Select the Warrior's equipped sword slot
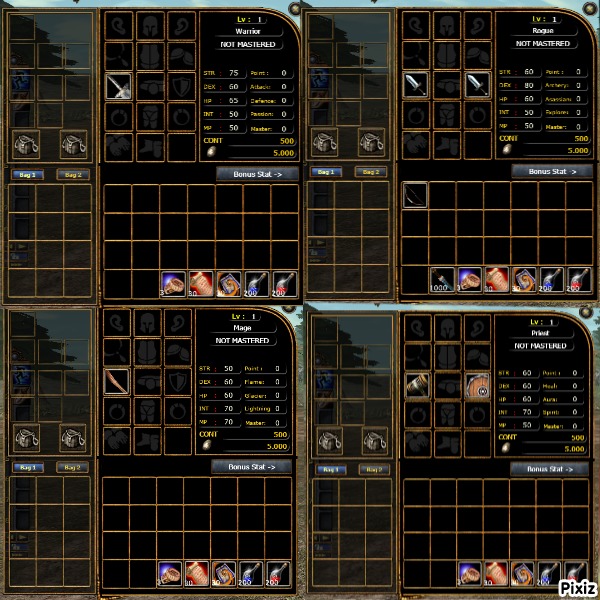Viewport: 600px width, 600px height. 119,87
